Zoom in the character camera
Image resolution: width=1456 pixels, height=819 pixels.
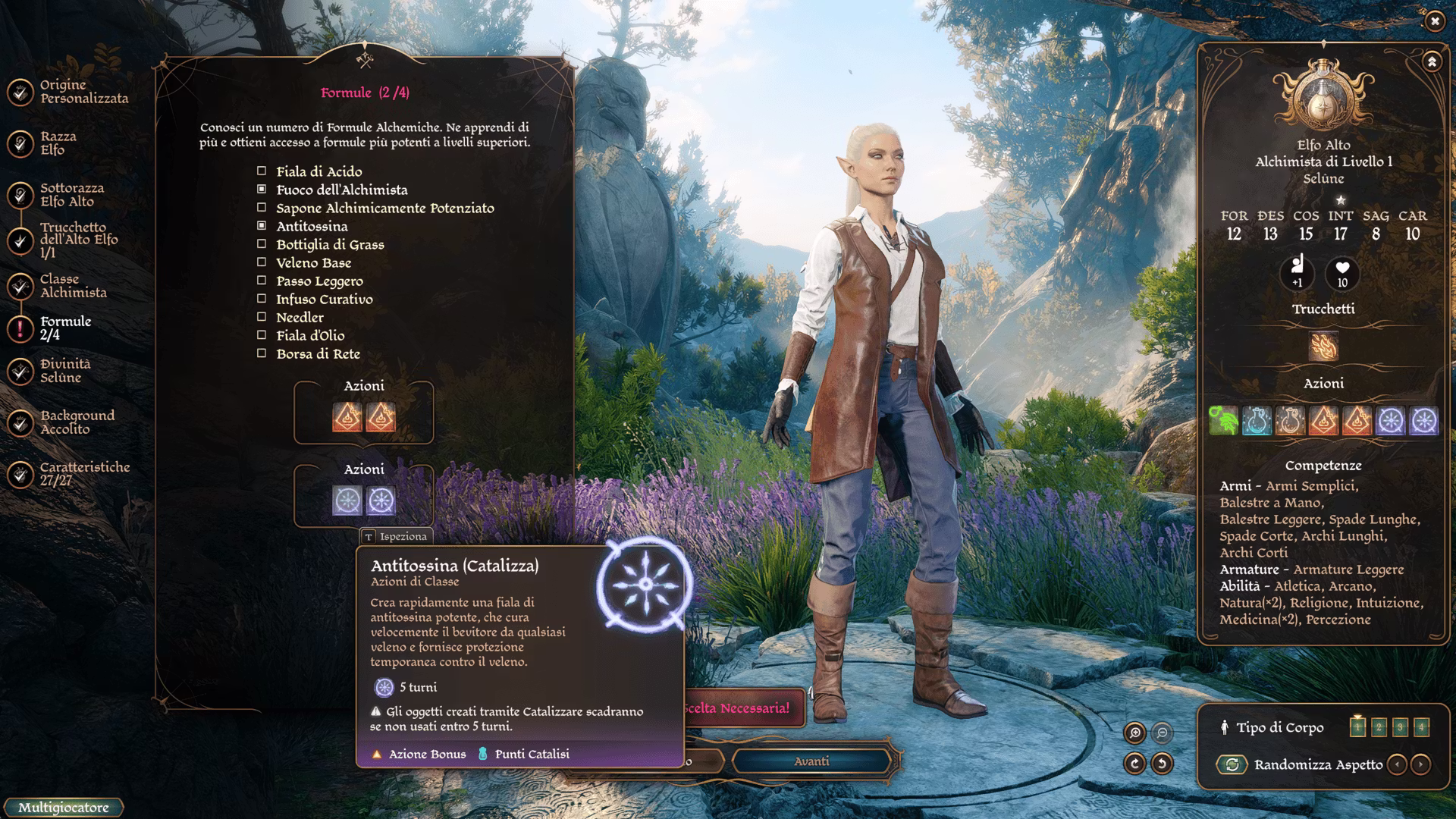tap(1135, 733)
